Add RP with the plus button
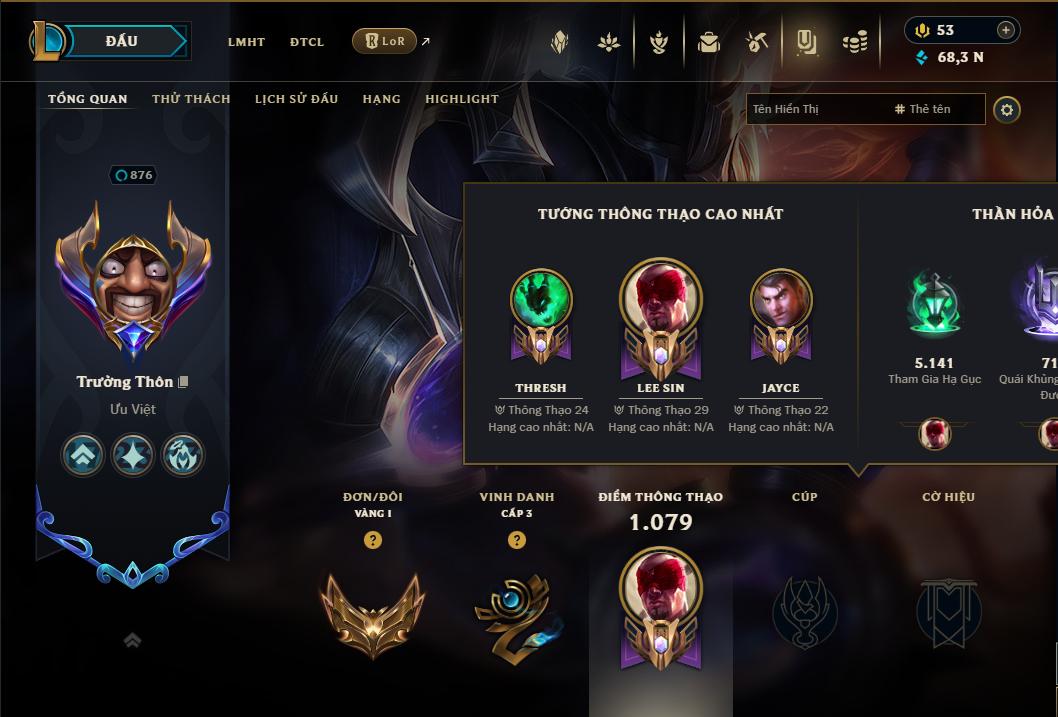The height and width of the screenshot is (717, 1058). (x=1005, y=31)
